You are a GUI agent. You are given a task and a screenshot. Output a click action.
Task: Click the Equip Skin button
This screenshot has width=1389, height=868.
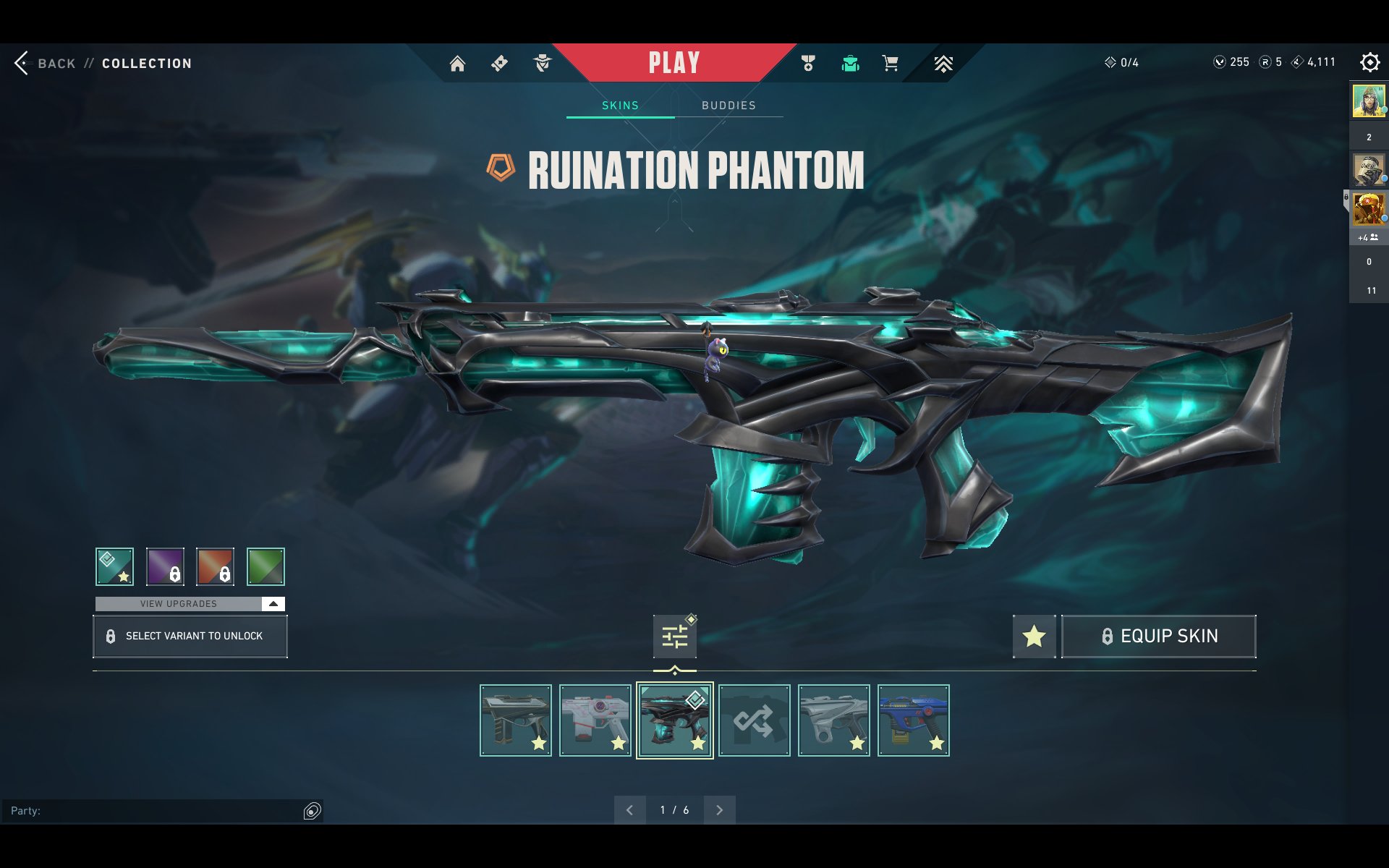pos(1158,637)
